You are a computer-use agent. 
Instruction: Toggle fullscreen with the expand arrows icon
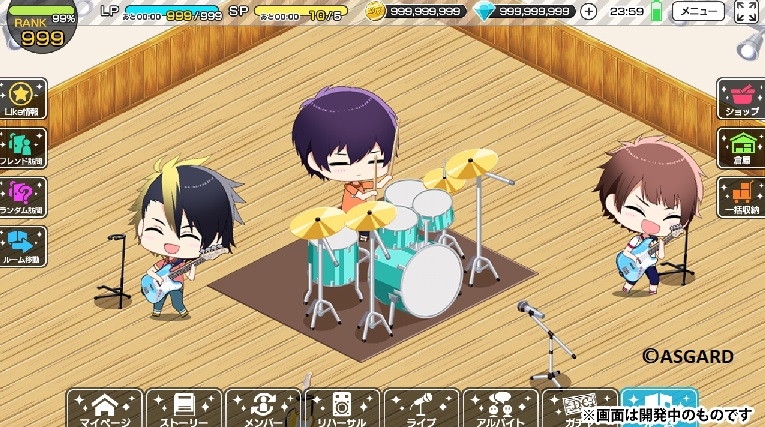(746, 12)
